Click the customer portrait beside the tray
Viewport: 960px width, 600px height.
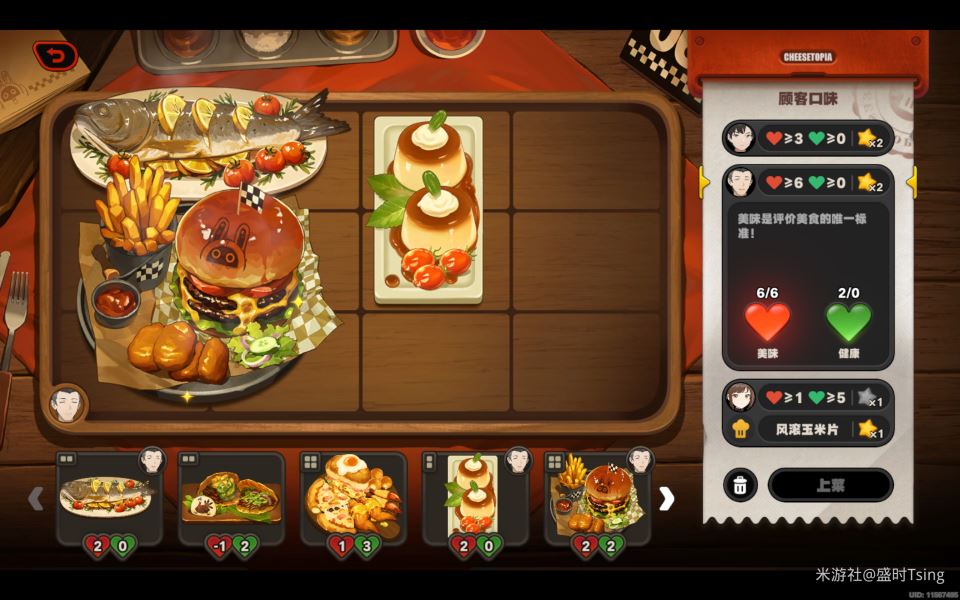point(66,404)
